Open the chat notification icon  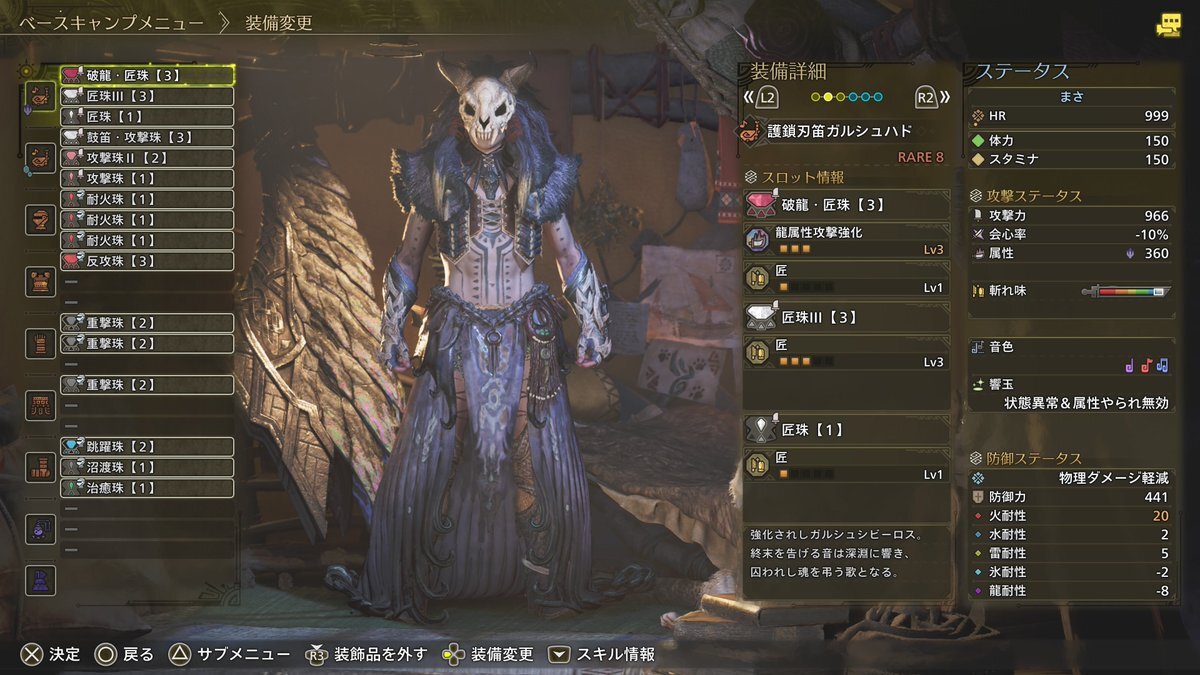coord(1167,26)
